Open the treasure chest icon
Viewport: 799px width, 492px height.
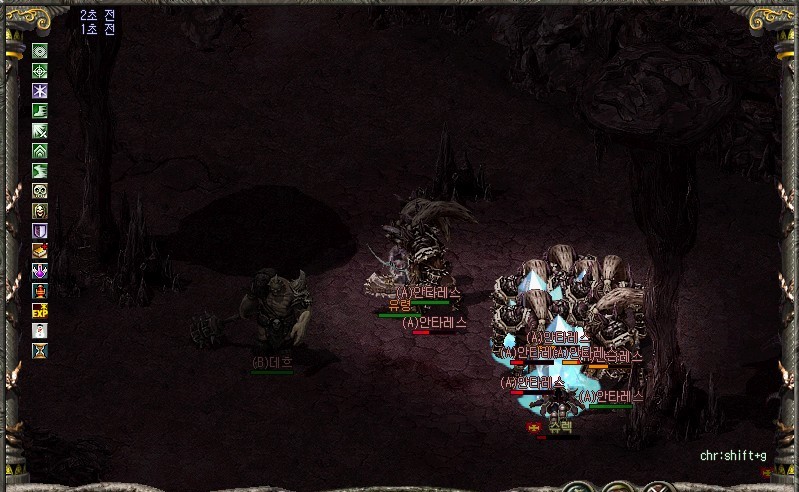(x=40, y=251)
